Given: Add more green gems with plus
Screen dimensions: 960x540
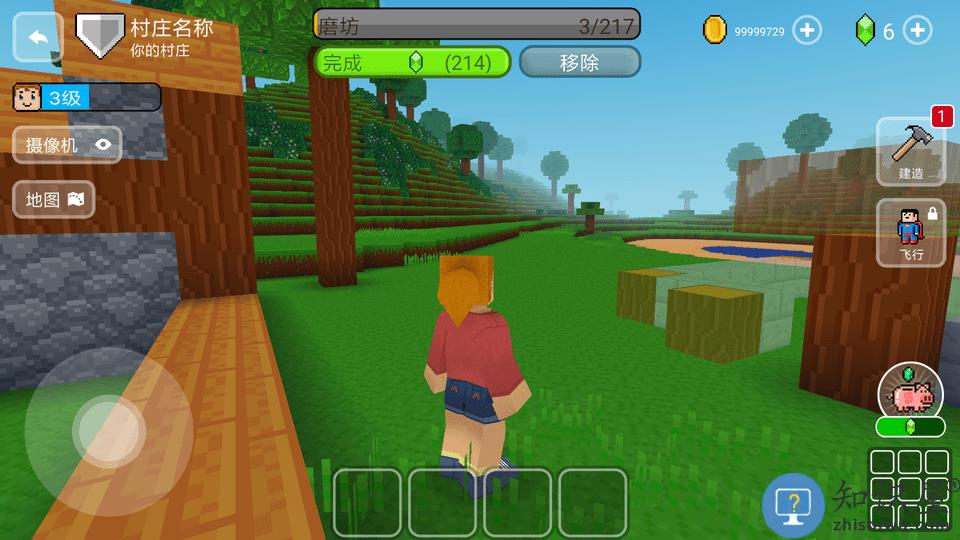Looking at the screenshot, I should tap(917, 31).
